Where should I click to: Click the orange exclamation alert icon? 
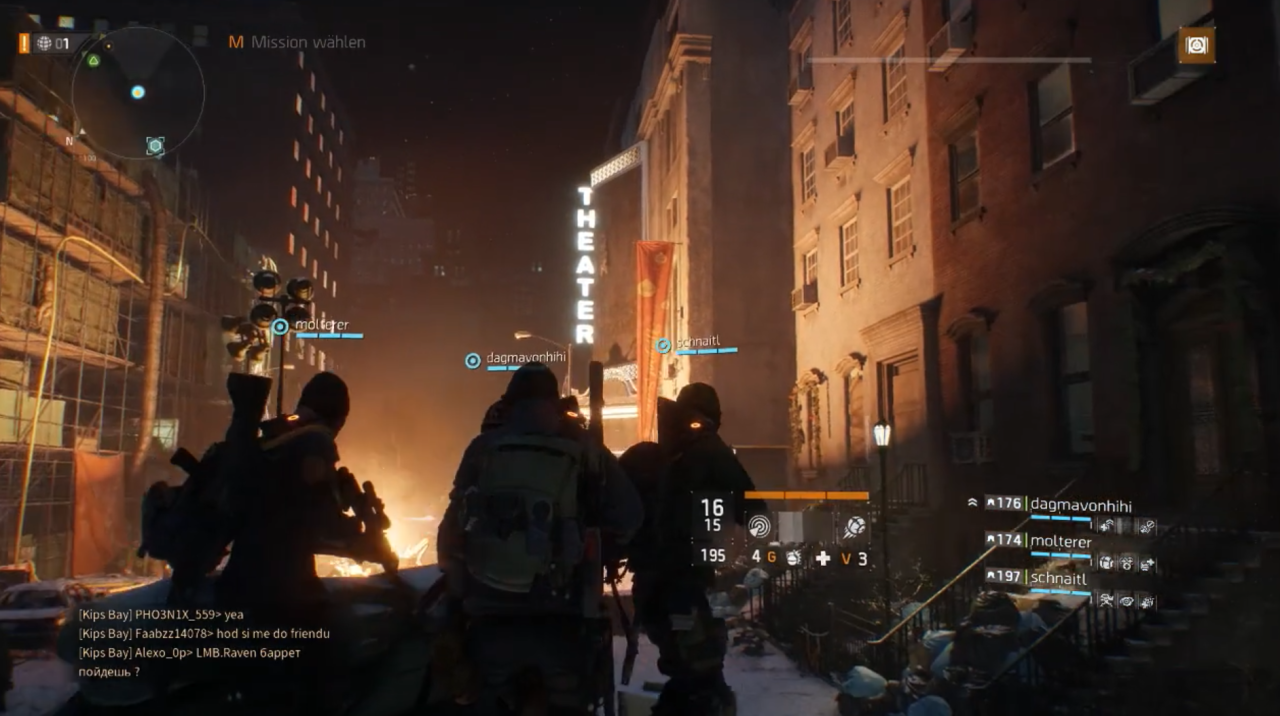(x=24, y=43)
